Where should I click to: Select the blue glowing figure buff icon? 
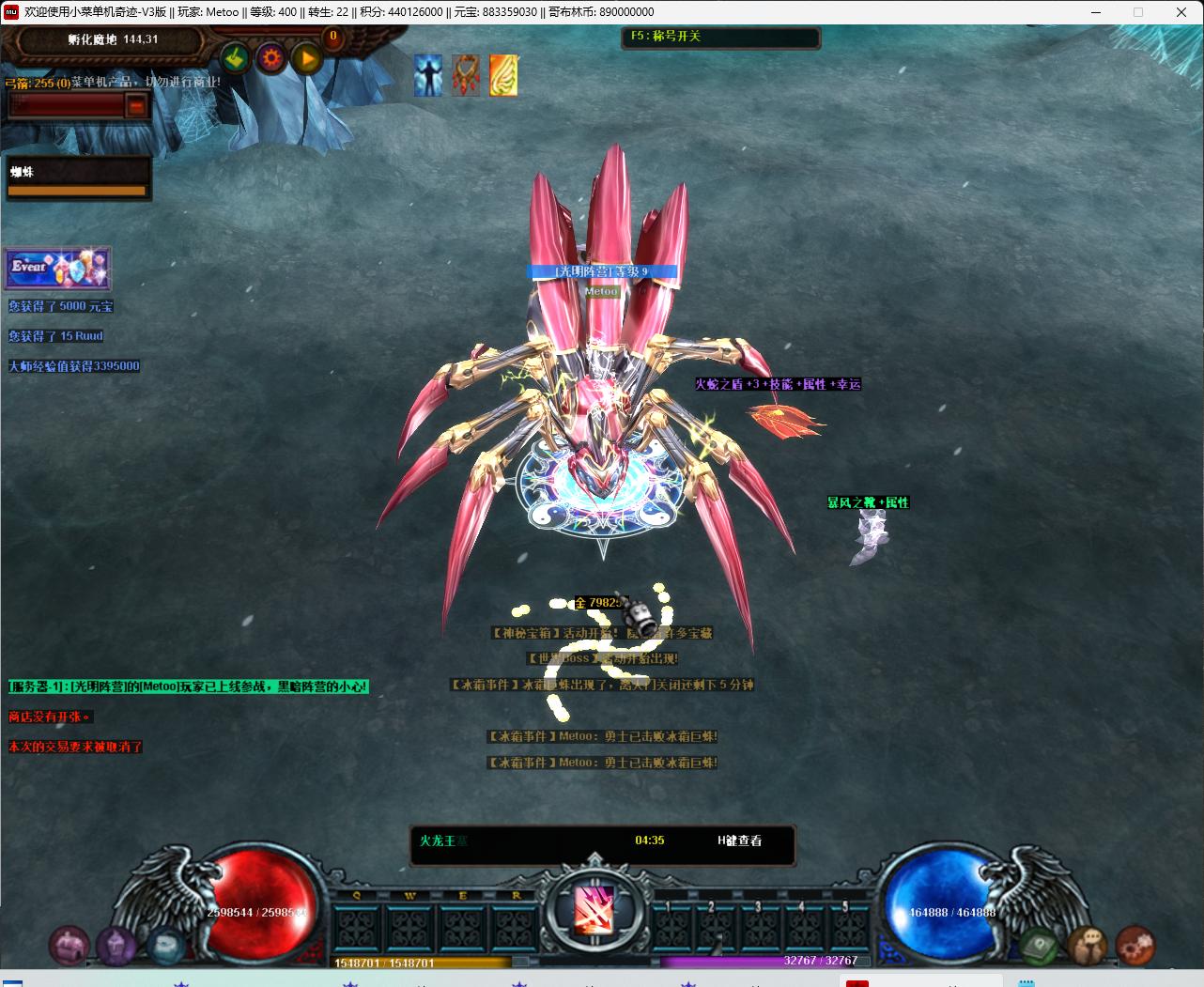(428, 75)
